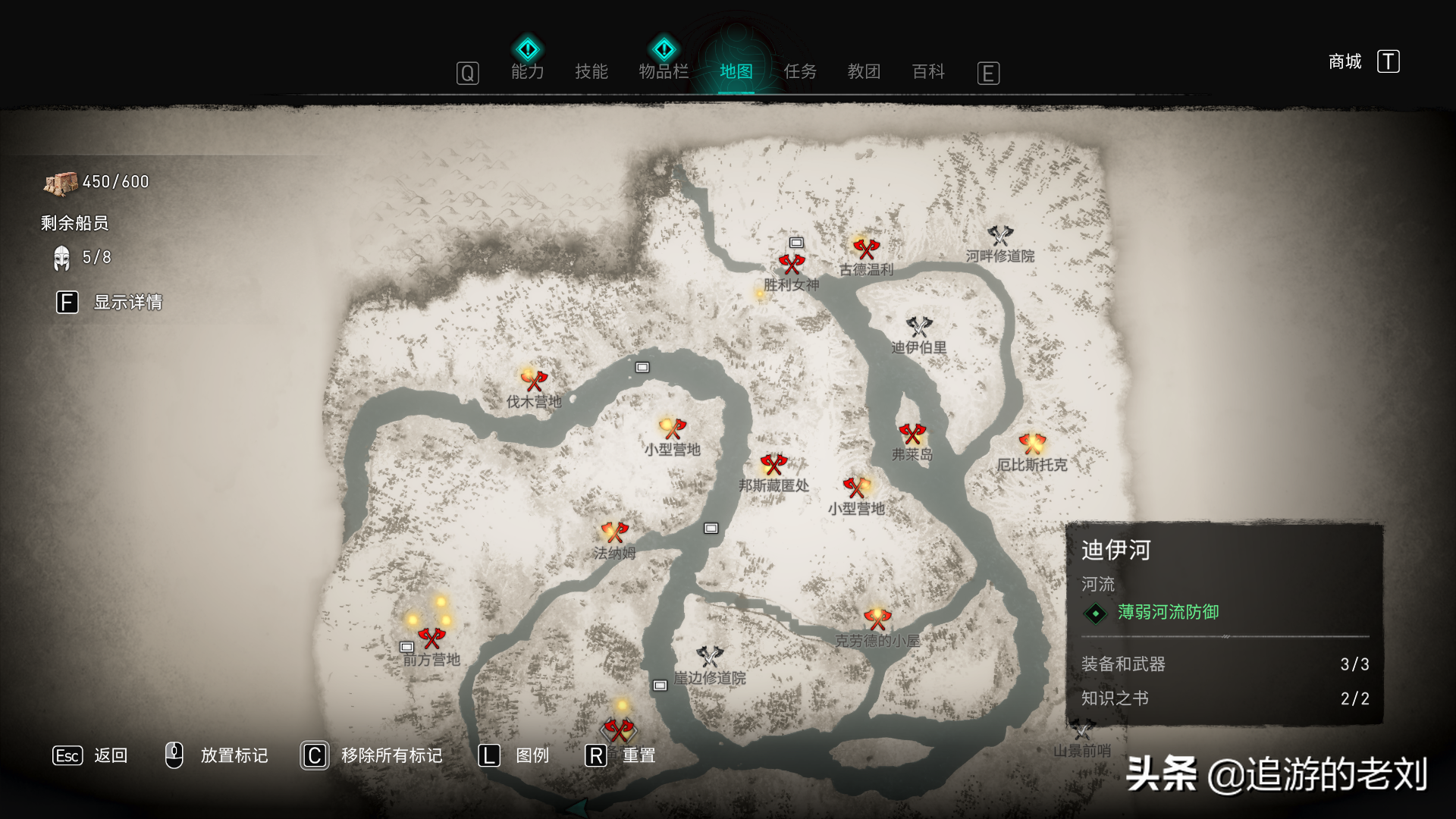Switch to the 能力 tab
This screenshot has width=1456, height=819.
point(528,71)
